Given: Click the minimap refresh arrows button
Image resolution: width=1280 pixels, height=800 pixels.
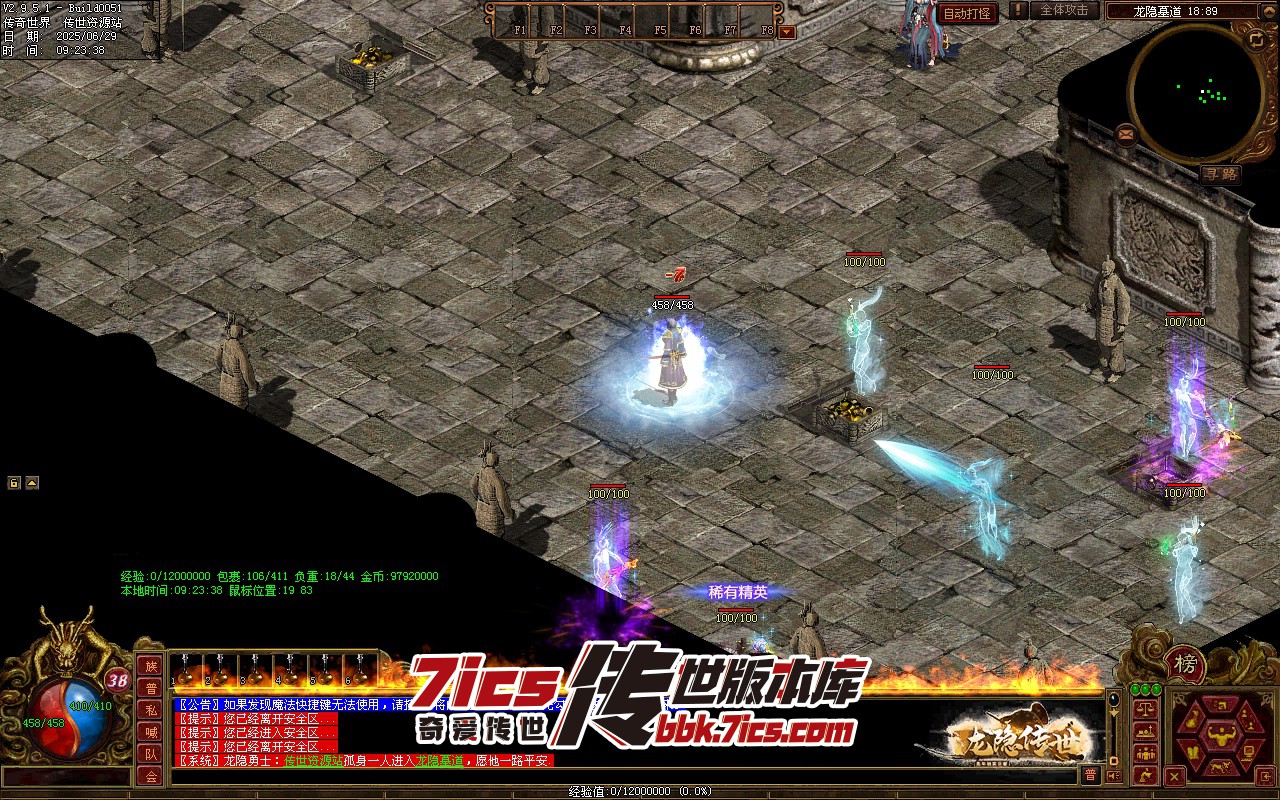Looking at the screenshot, I should point(1256,40).
